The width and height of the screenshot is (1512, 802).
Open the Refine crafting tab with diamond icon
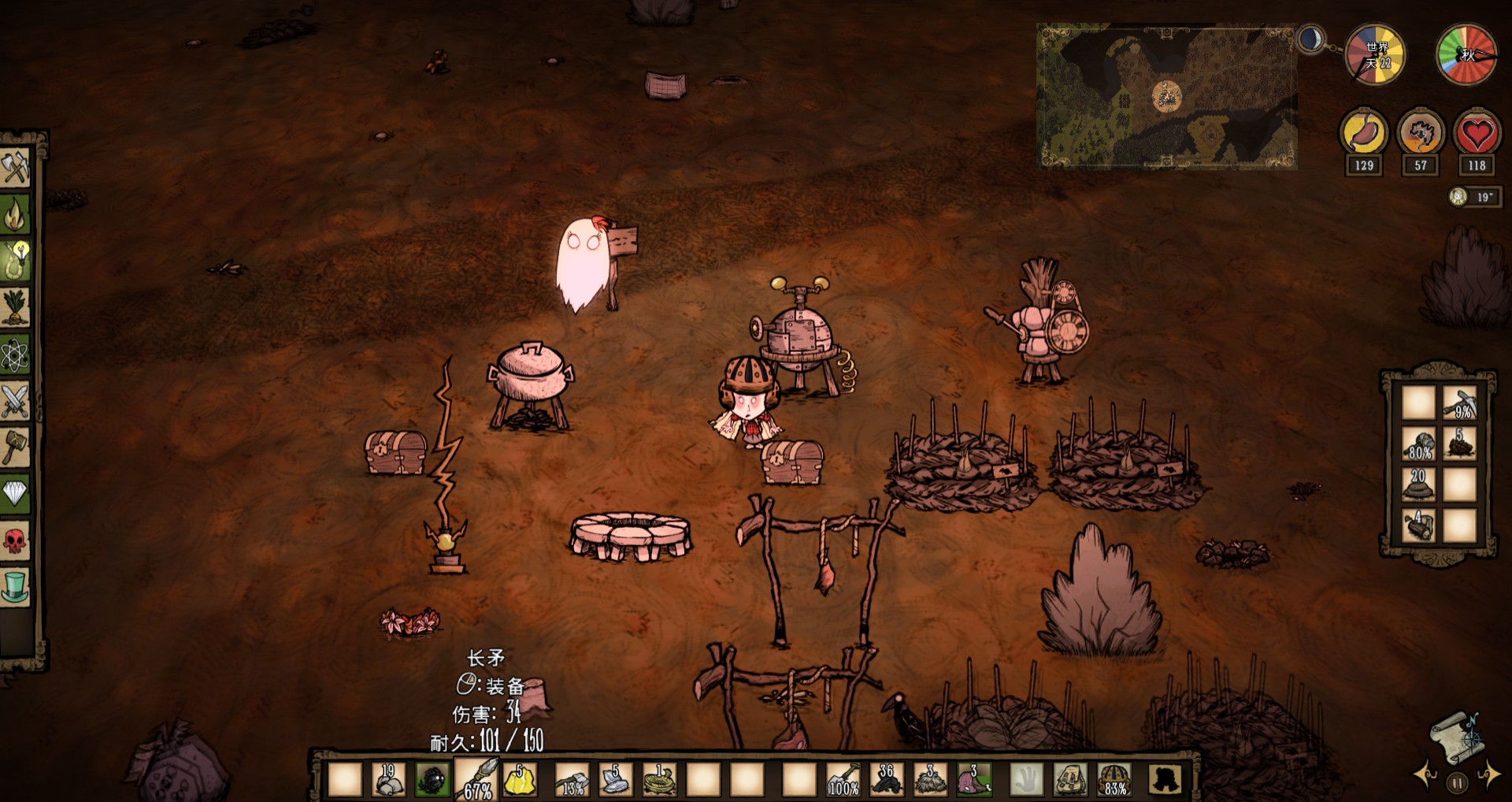(x=15, y=494)
